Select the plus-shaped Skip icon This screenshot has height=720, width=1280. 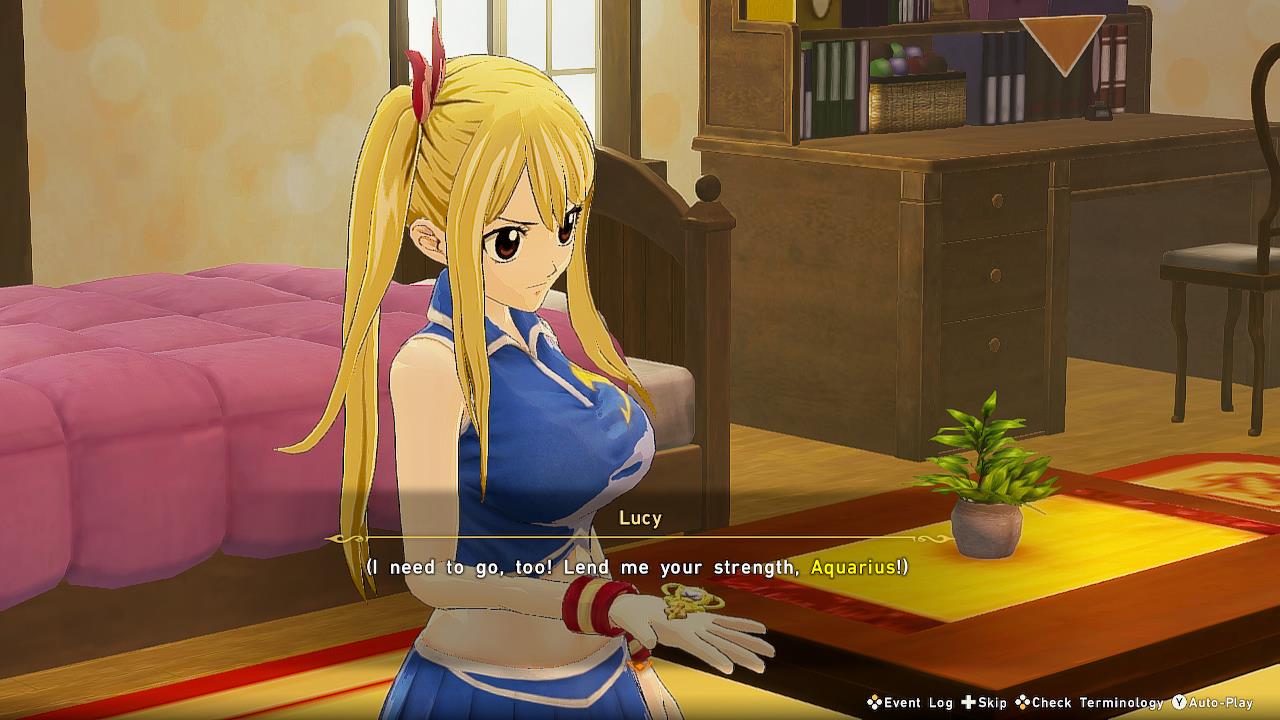pyautogui.click(x=968, y=703)
